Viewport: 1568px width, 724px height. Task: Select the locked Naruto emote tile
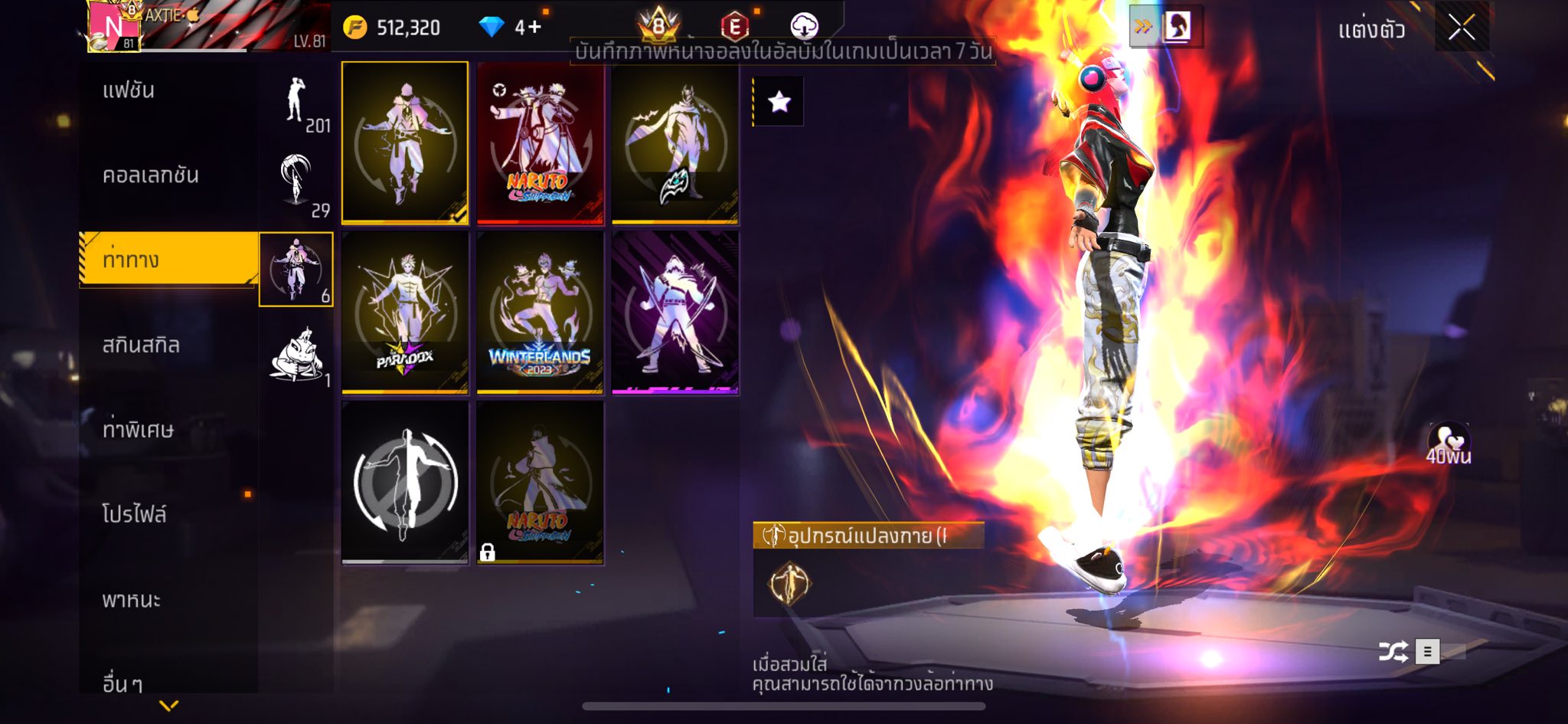click(x=540, y=483)
